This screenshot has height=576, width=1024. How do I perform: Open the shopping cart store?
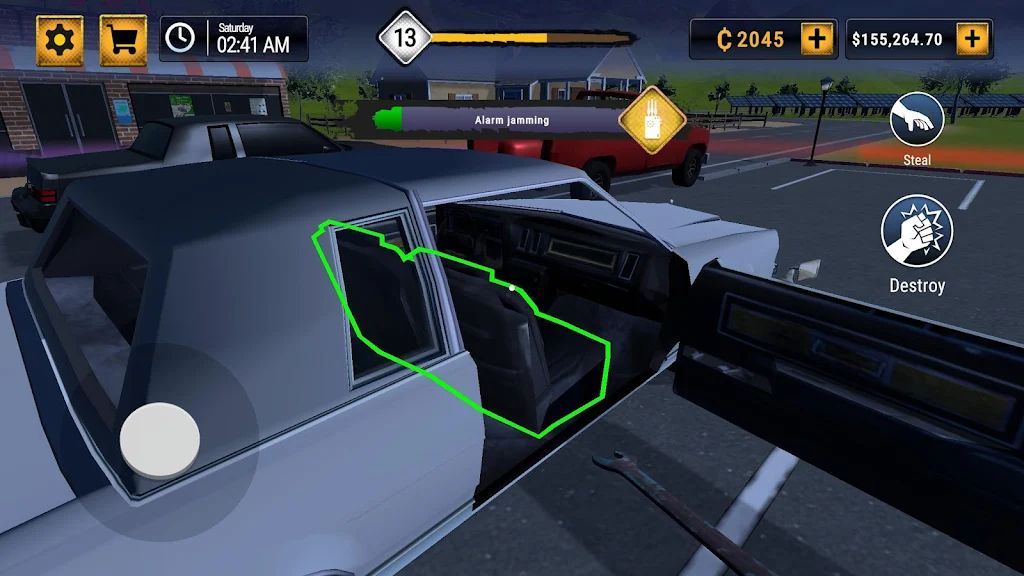123,40
